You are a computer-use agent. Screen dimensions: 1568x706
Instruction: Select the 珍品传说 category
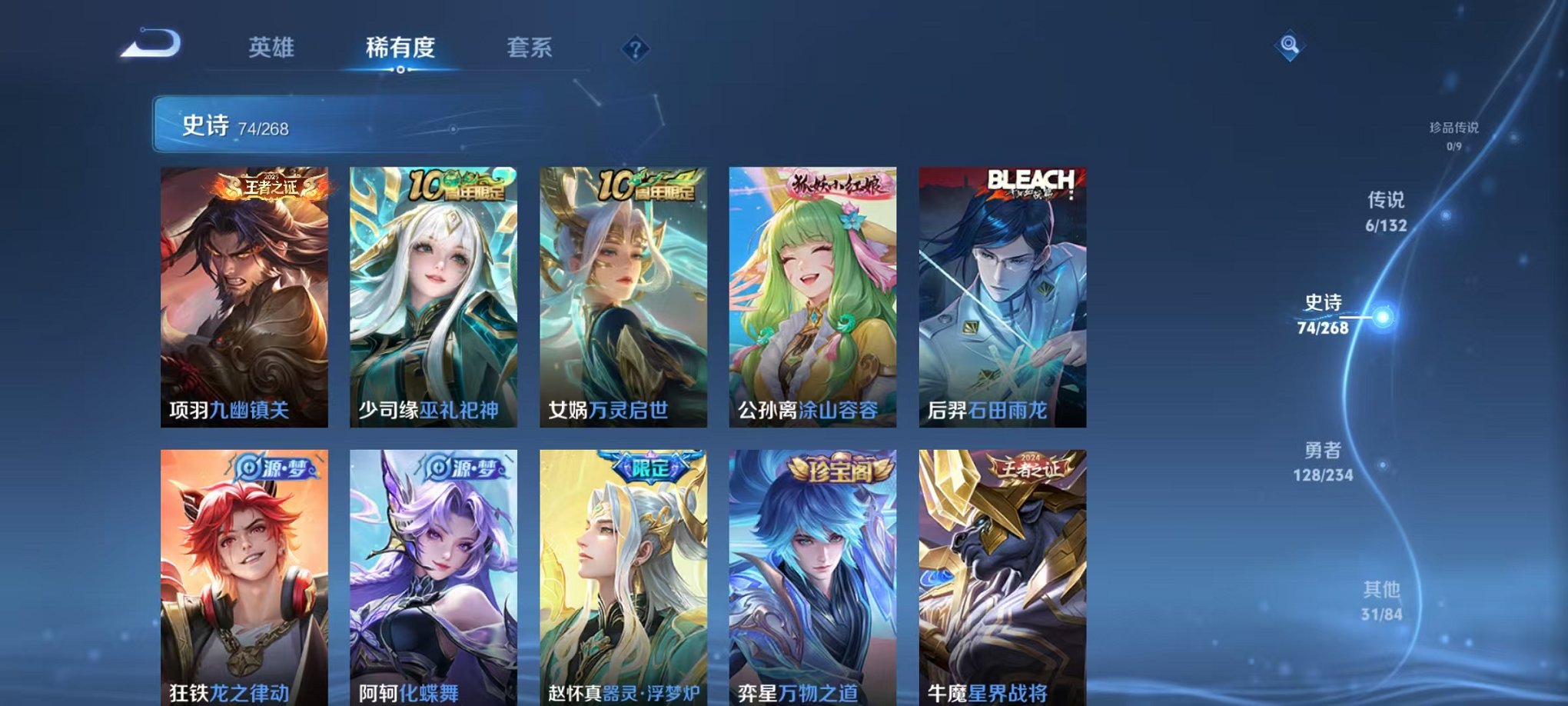pyautogui.click(x=1452, y=130)
